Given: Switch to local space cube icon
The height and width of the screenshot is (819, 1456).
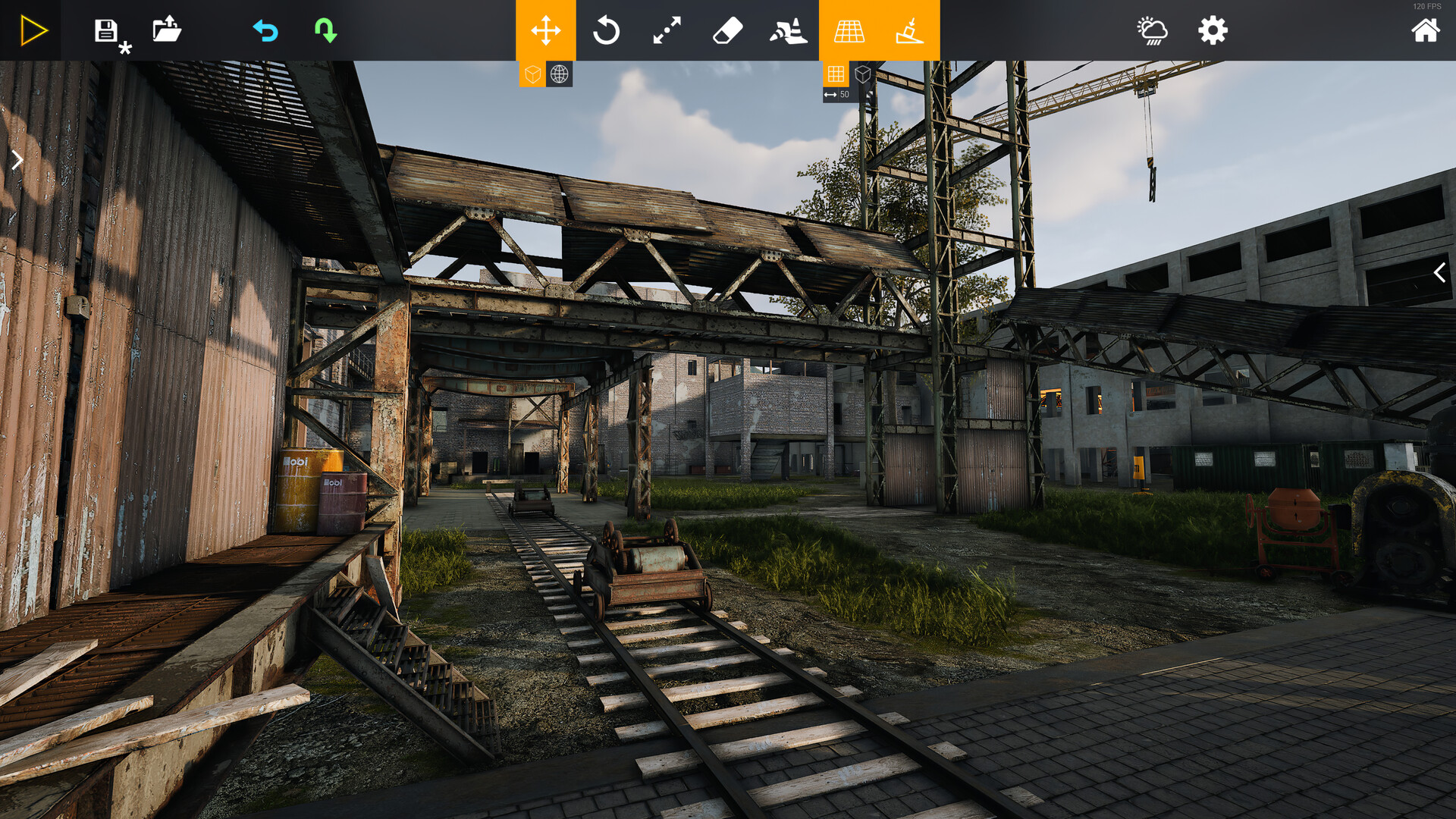Looking at the screenshot, I should tap(533, 74).
